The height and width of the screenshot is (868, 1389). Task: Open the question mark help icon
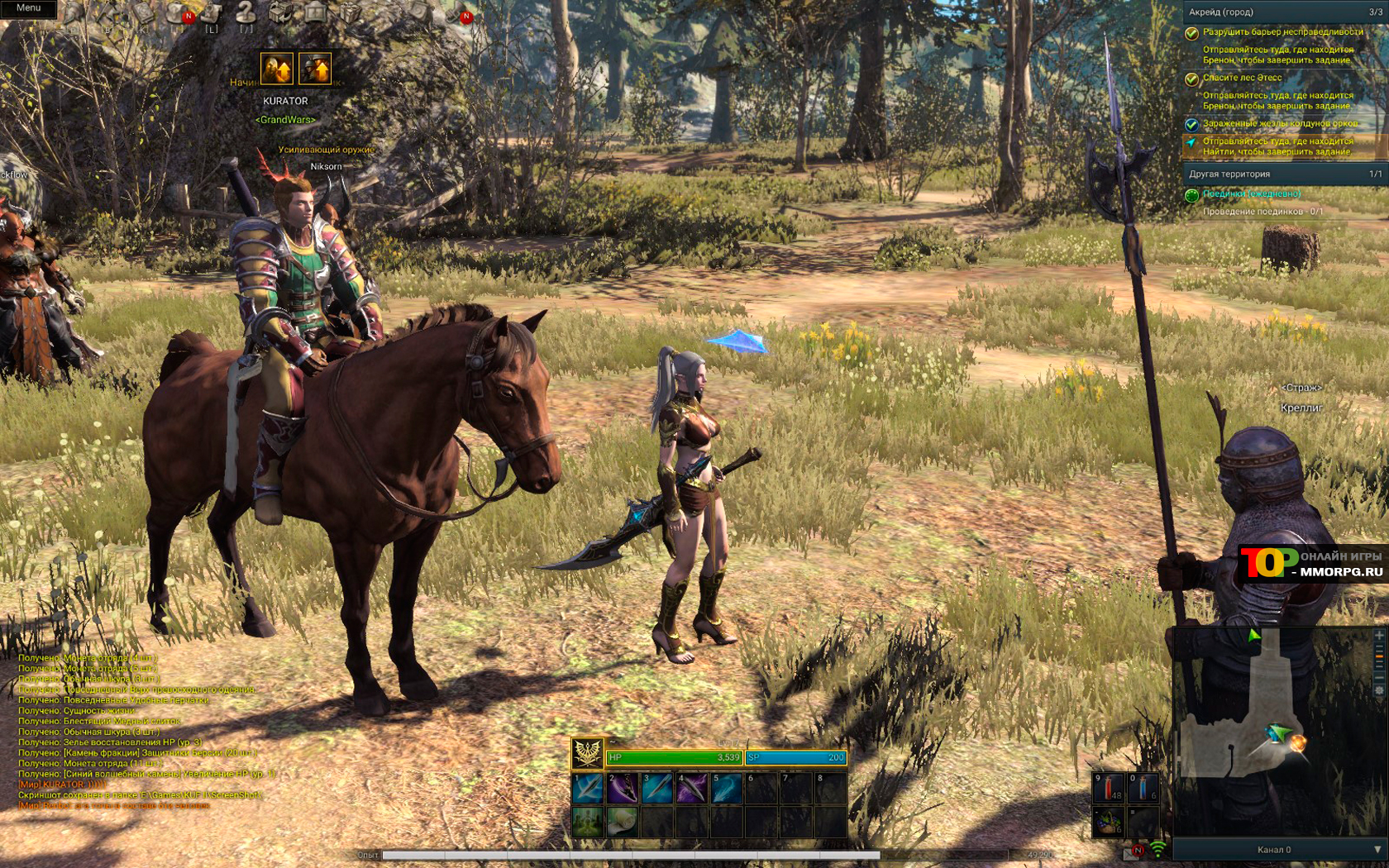click(x=245, y=12)
